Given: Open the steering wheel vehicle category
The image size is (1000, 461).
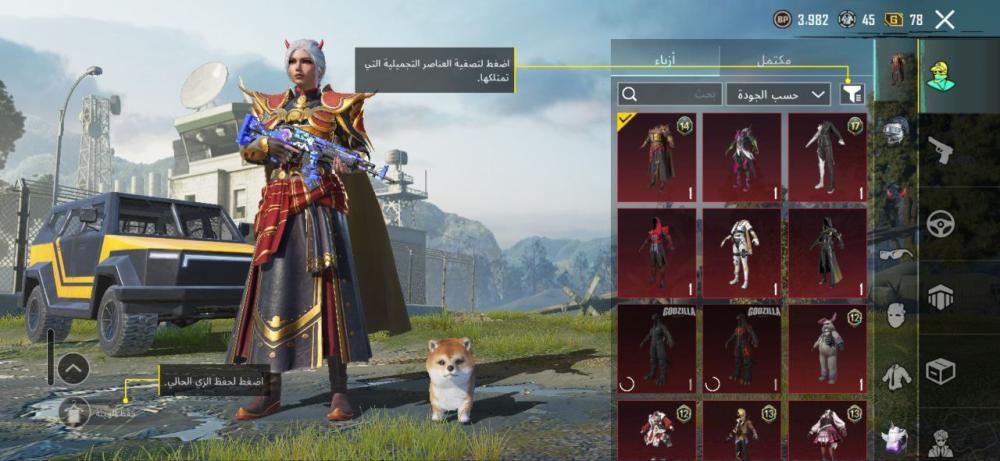Looking at the screenshot, I should (x=940, y=224).
